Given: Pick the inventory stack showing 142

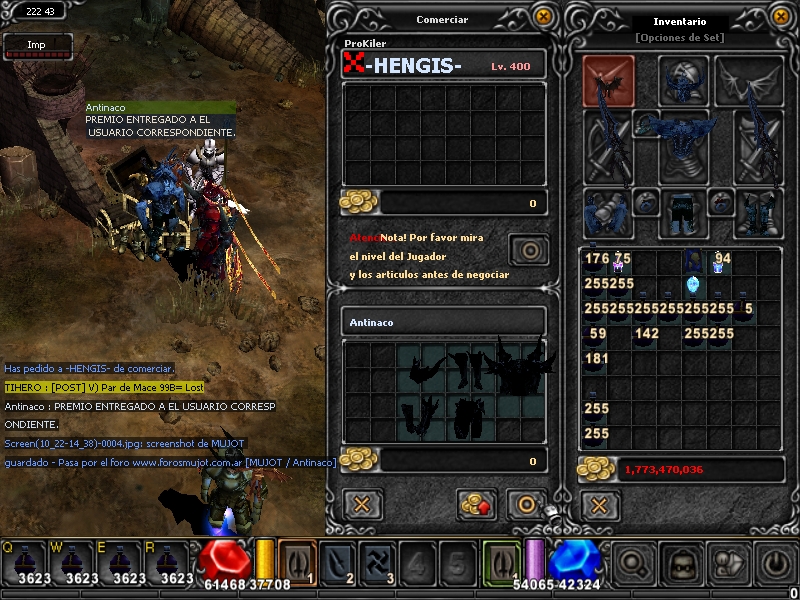Looking at the screenshot, I should pyautogui.click(x=646, y=334).
